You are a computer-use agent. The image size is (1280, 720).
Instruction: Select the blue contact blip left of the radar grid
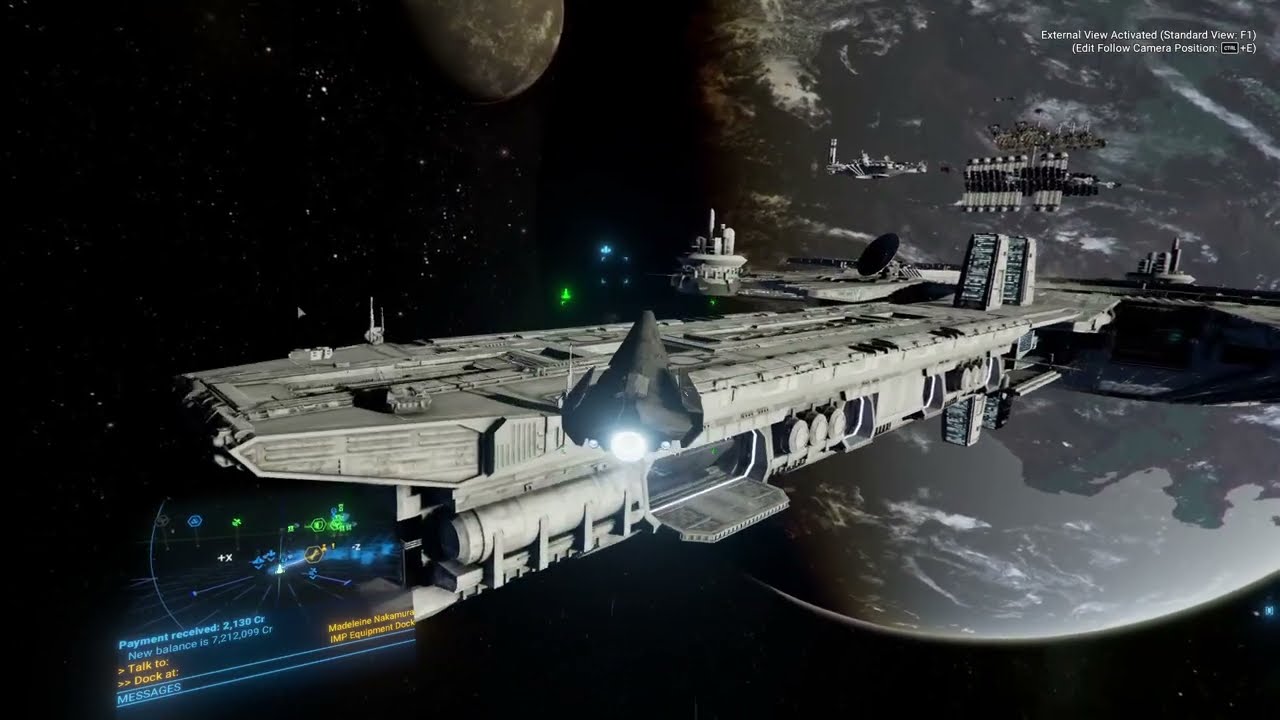(192, 592)
